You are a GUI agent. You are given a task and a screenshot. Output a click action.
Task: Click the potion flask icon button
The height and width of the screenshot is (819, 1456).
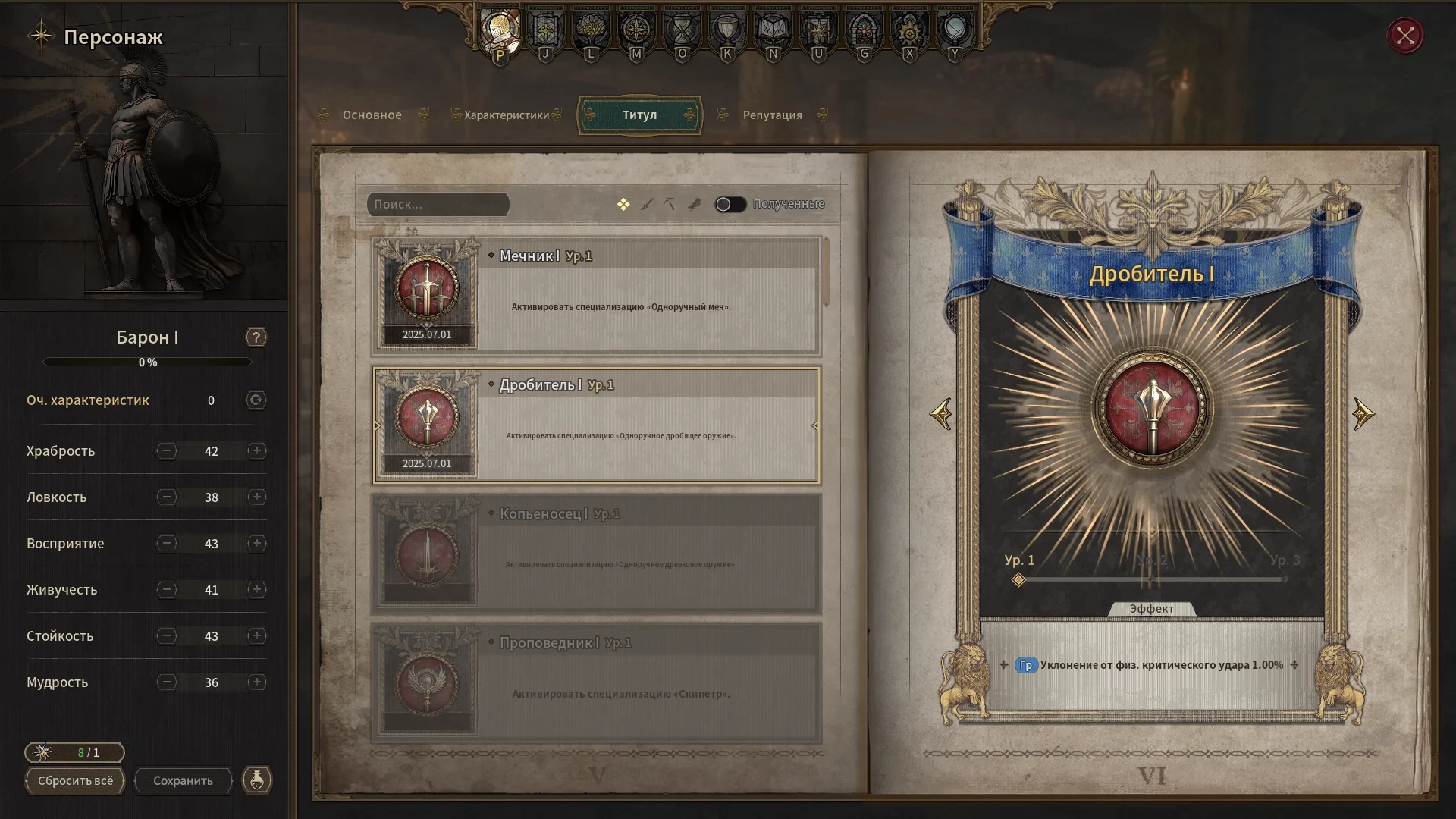[257, 780]
